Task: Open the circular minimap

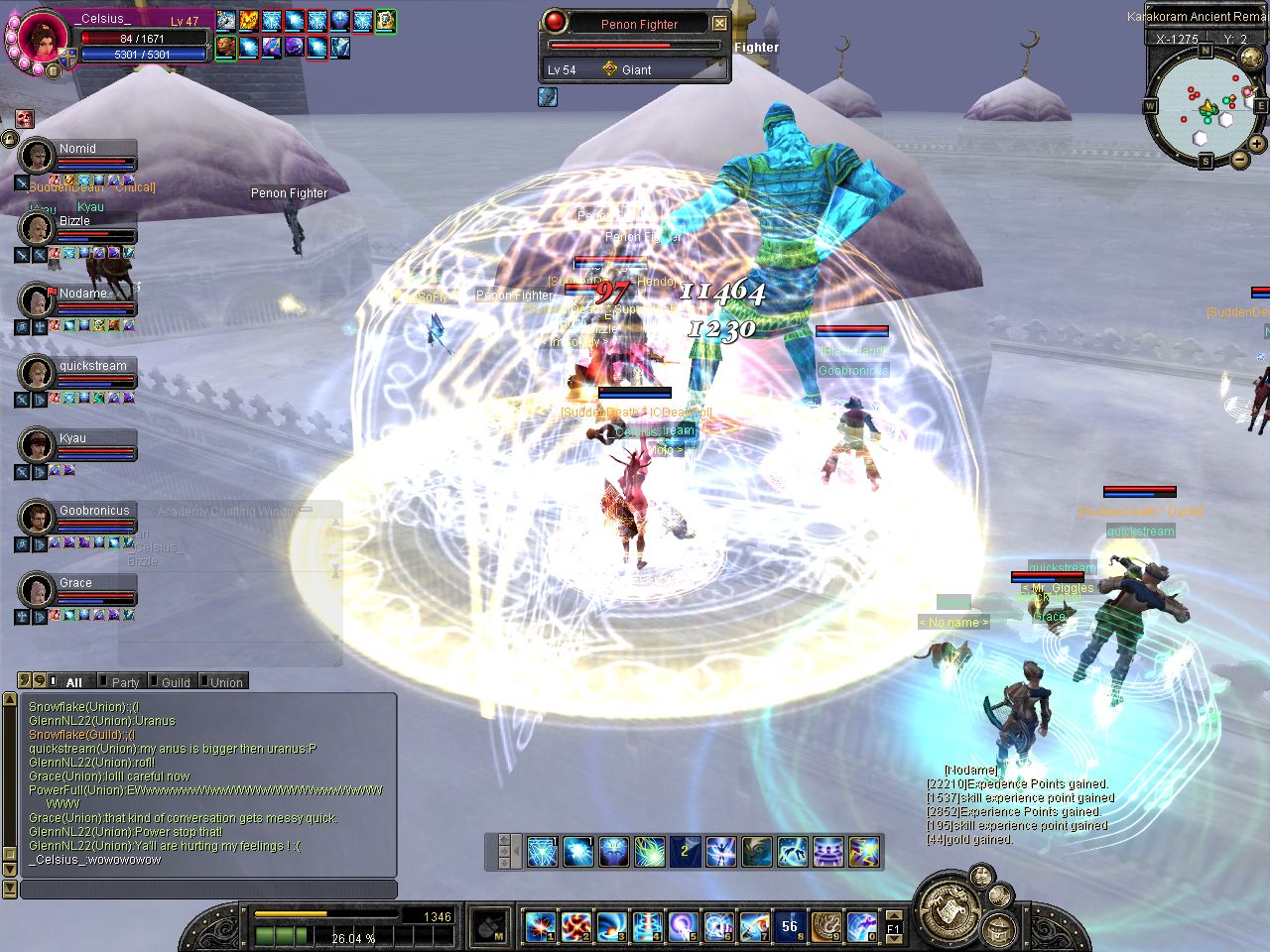Action: click(x=1206, y=103)
